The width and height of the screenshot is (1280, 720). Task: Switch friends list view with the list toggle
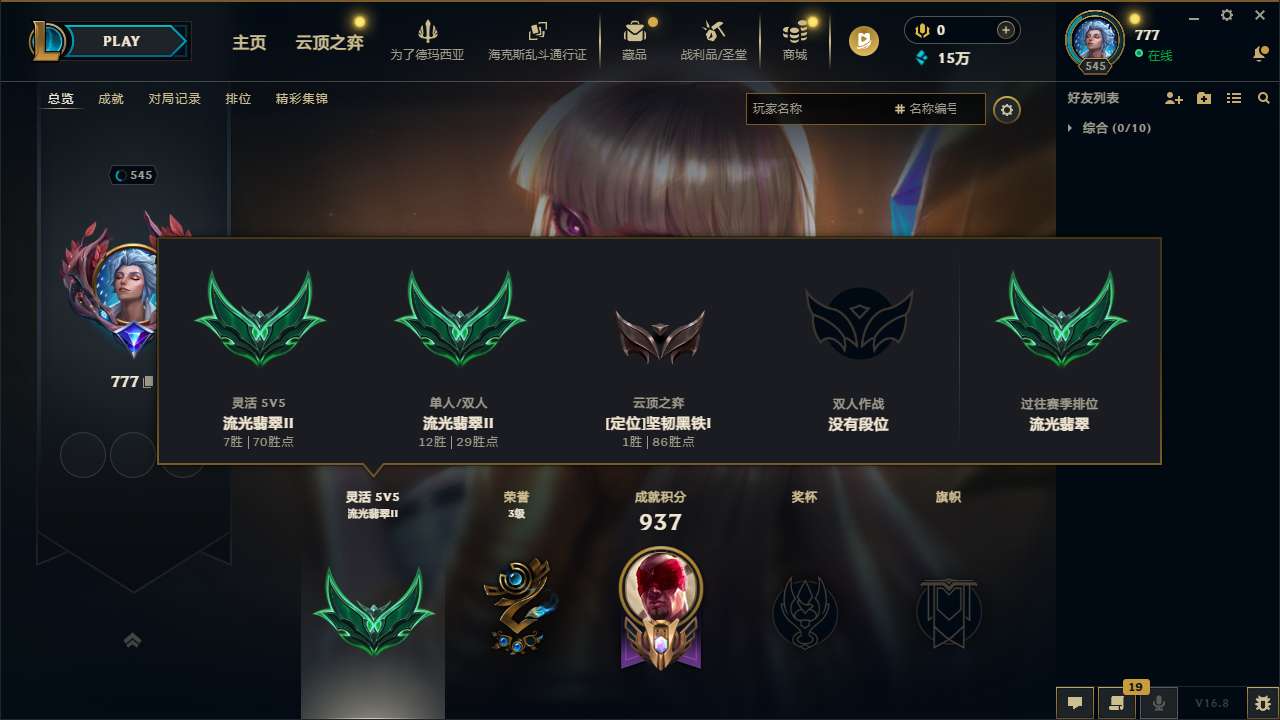[1233, 98]
